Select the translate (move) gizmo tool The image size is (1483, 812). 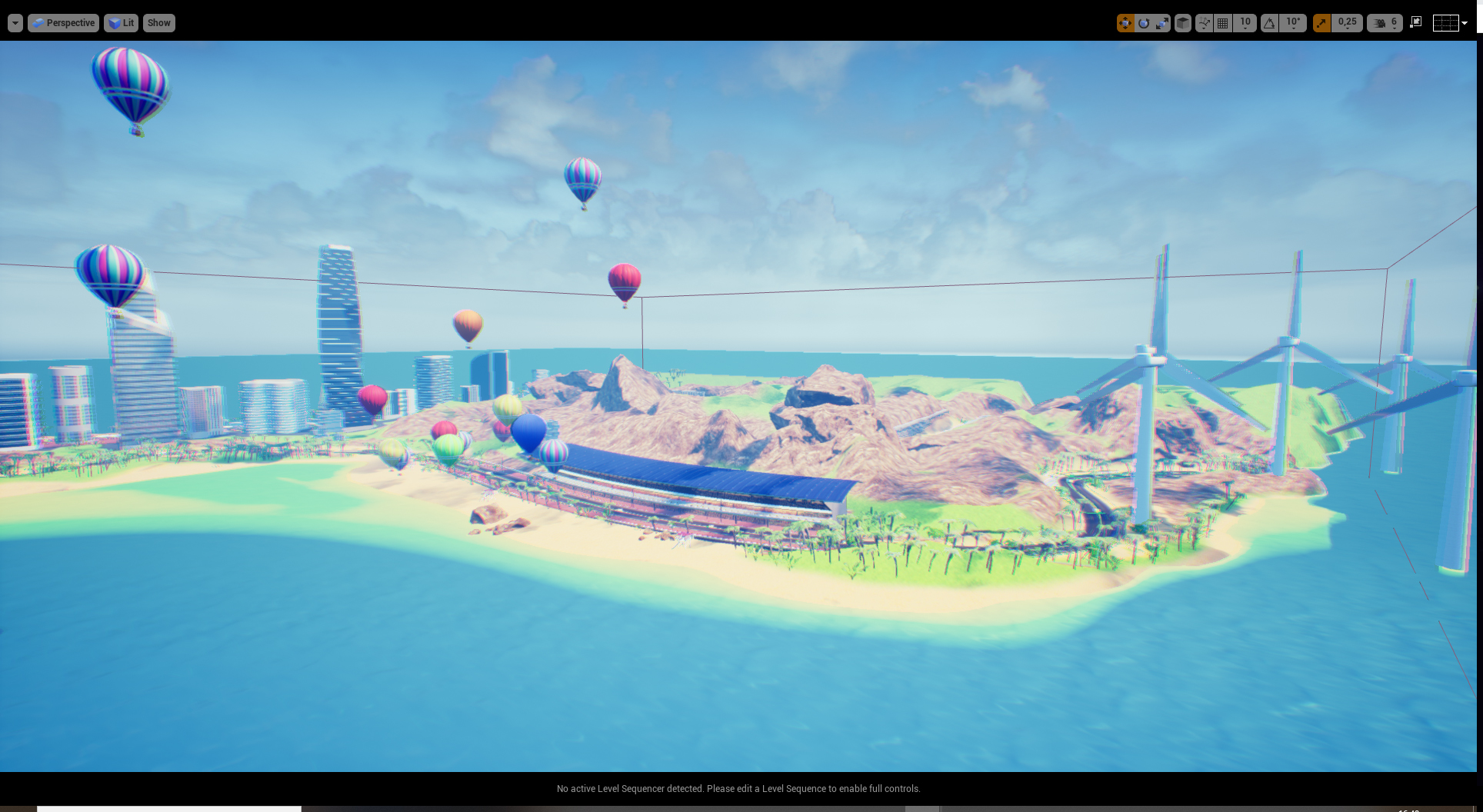(1125, 23)
